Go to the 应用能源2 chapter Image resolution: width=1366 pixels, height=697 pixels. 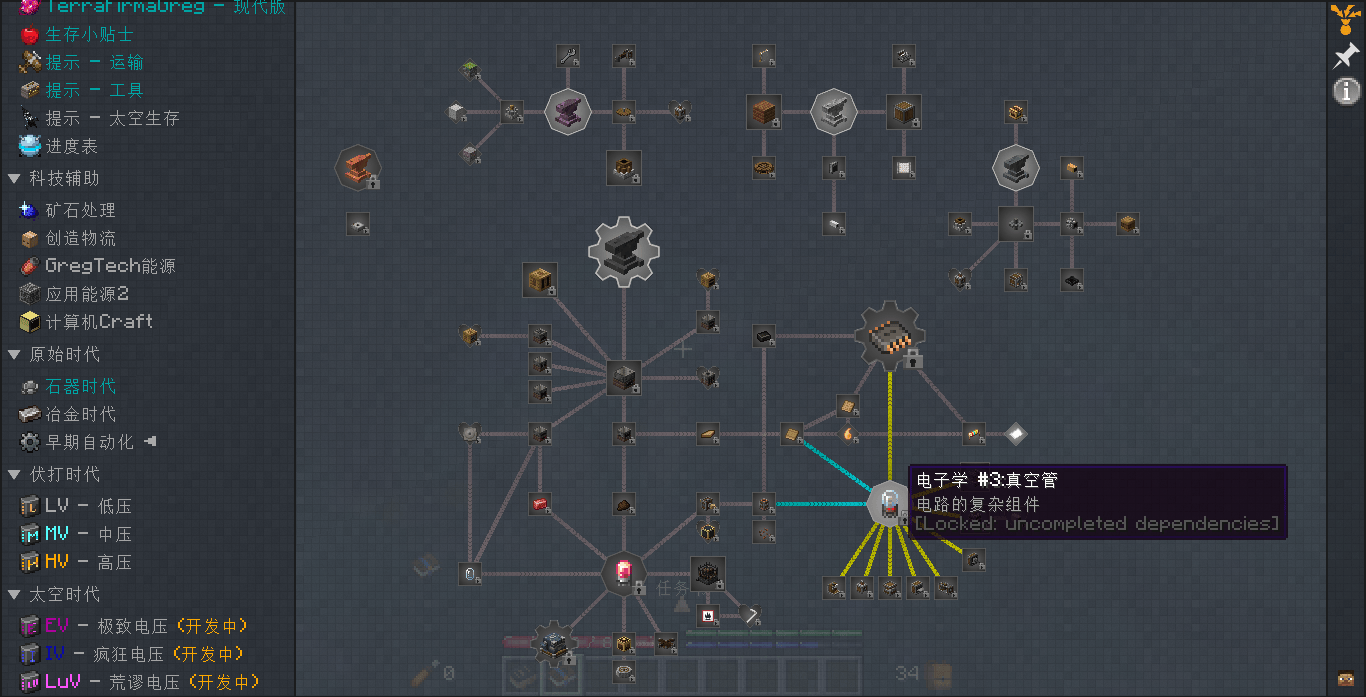87,294
